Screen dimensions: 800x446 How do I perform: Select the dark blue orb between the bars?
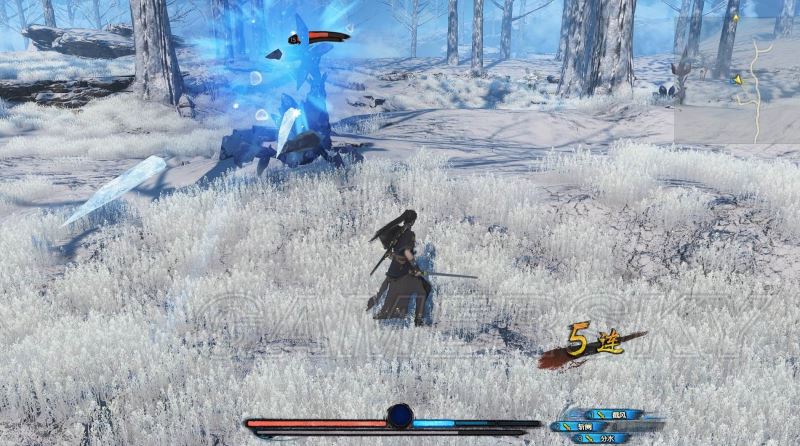coord(400,416)
